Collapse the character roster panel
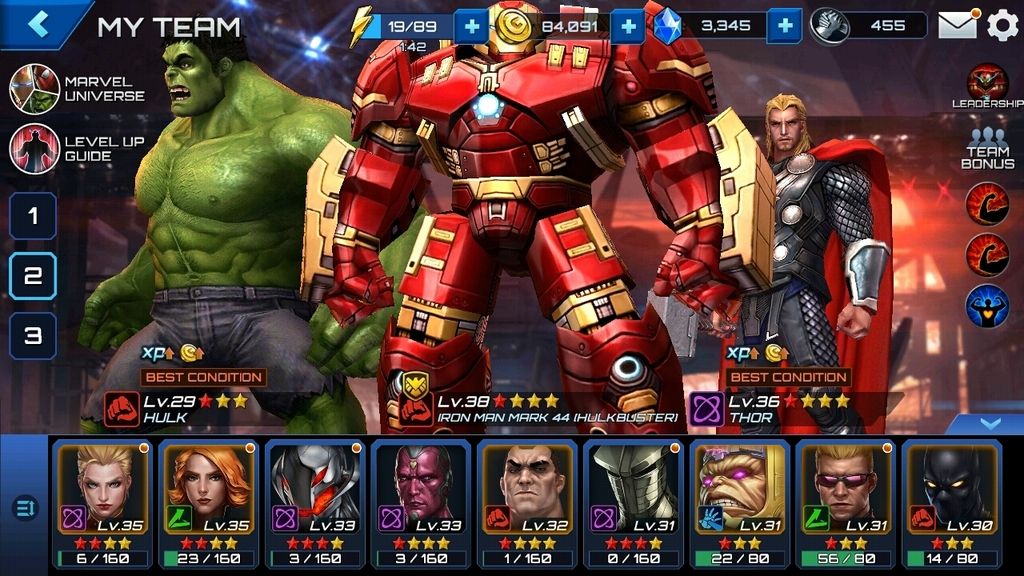1024x576 pixels. [989, 424]
